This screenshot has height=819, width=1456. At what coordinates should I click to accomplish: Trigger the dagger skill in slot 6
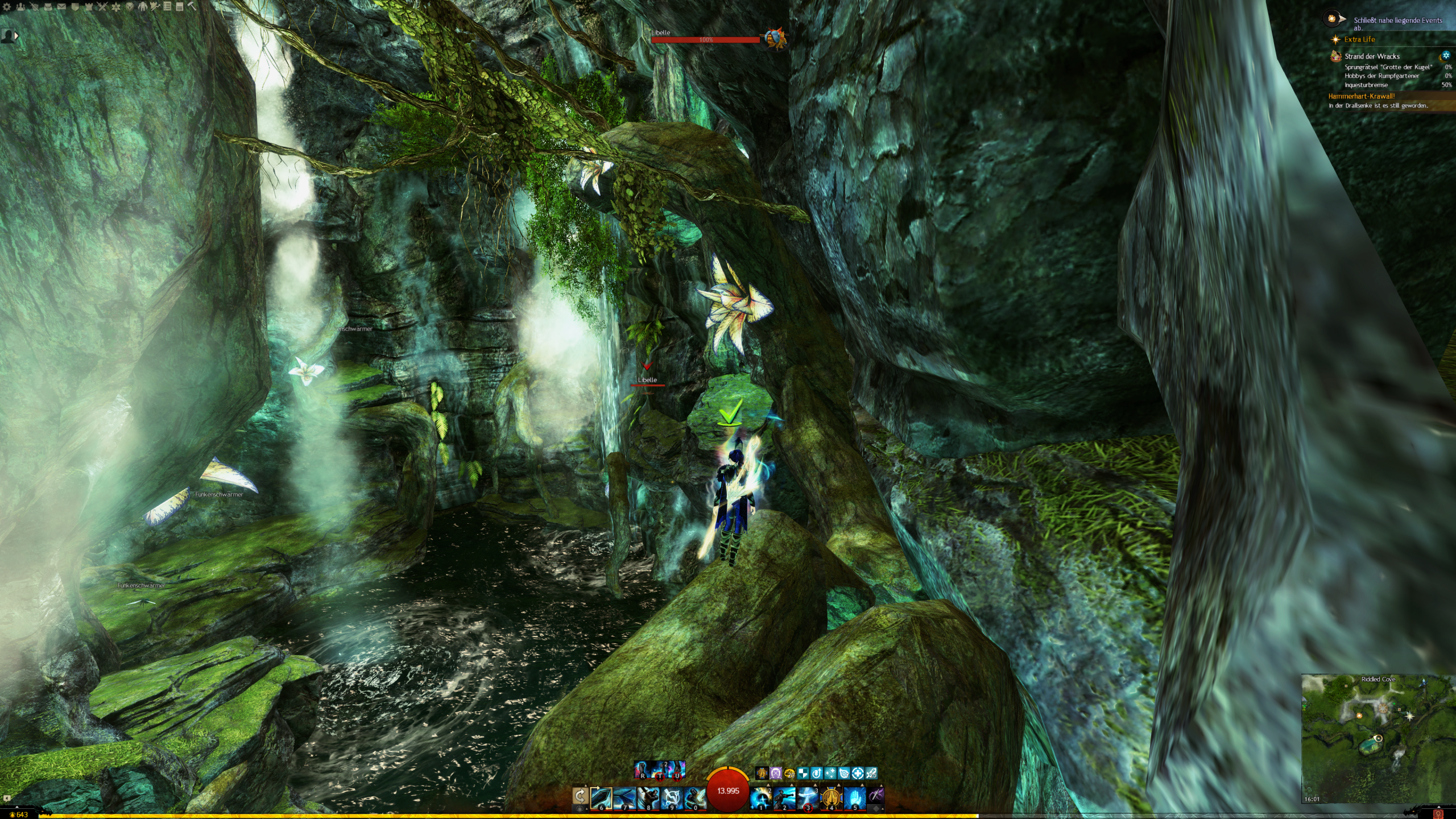coord(601,797)
